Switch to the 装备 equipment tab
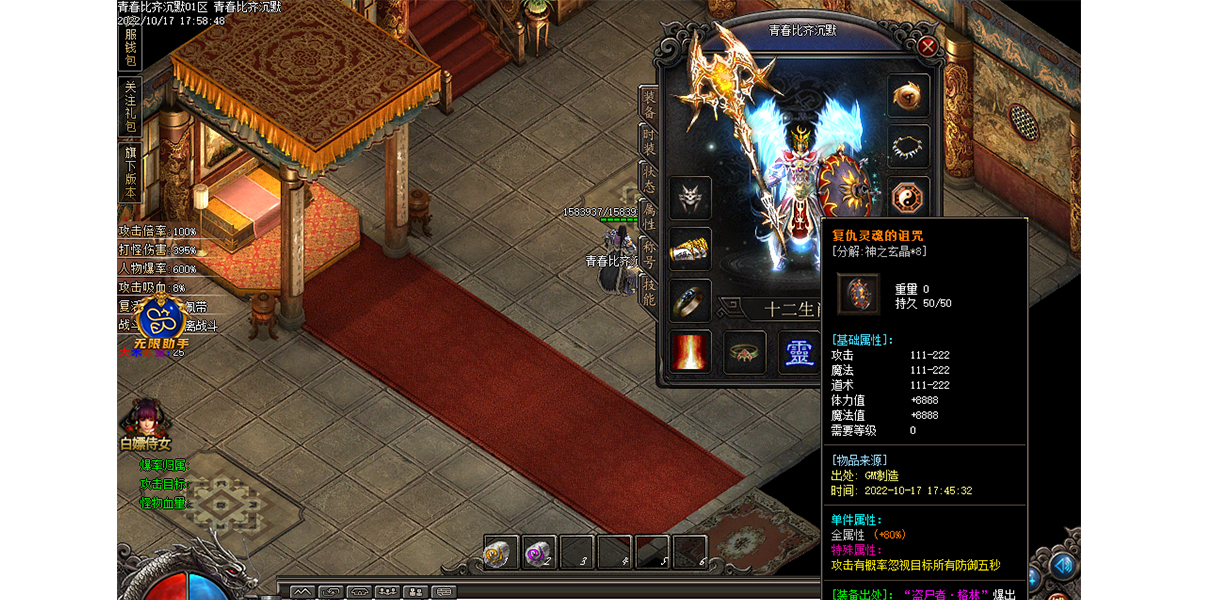This screenshot has width=1220, height=600. pyautogui.click(x=649, y=105)
